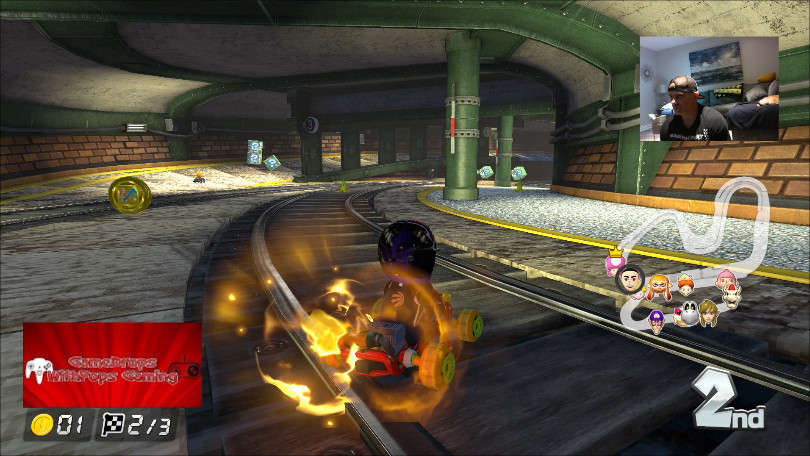Click the streamer webcam overlay

[709, 89]
